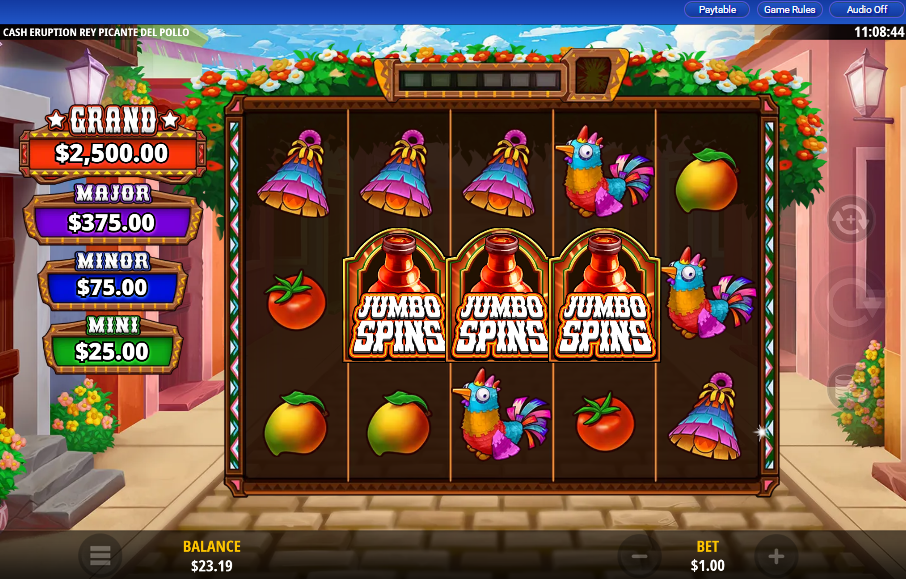Spin the reels with the large arrow button
The width and height of the screenshot is (906, 579).
pos(850,300)
